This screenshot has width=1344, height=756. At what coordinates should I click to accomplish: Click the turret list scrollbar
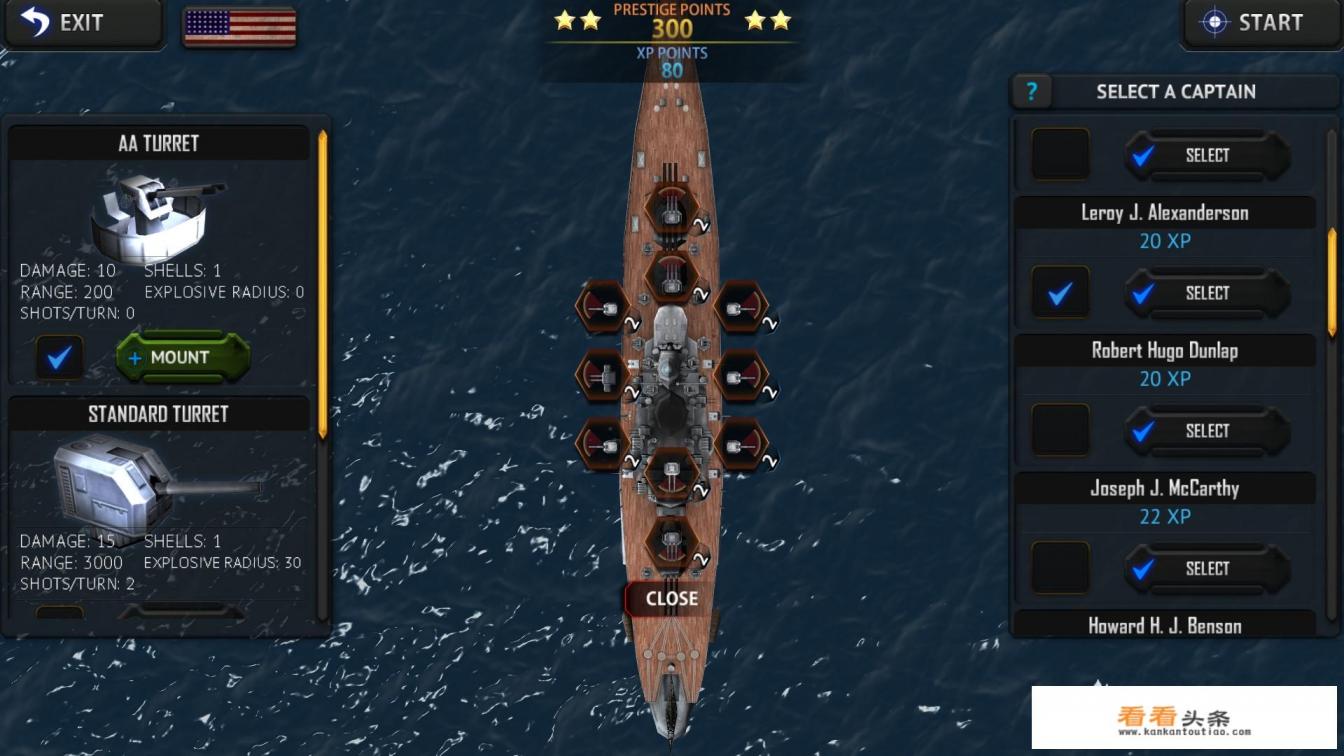(322, 285)
